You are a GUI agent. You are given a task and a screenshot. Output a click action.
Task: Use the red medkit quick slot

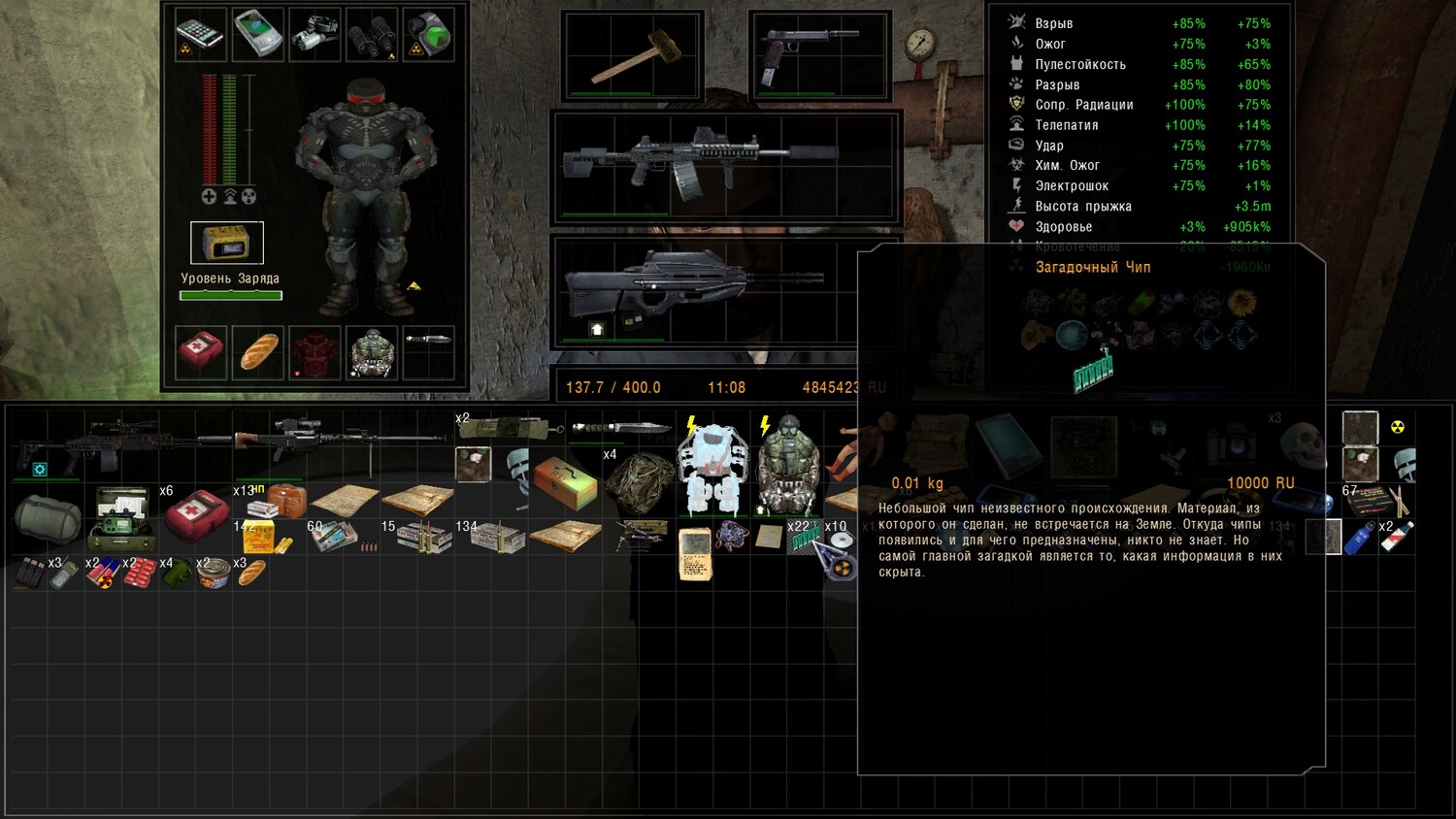pyautogui.click(x=201, y=351)
